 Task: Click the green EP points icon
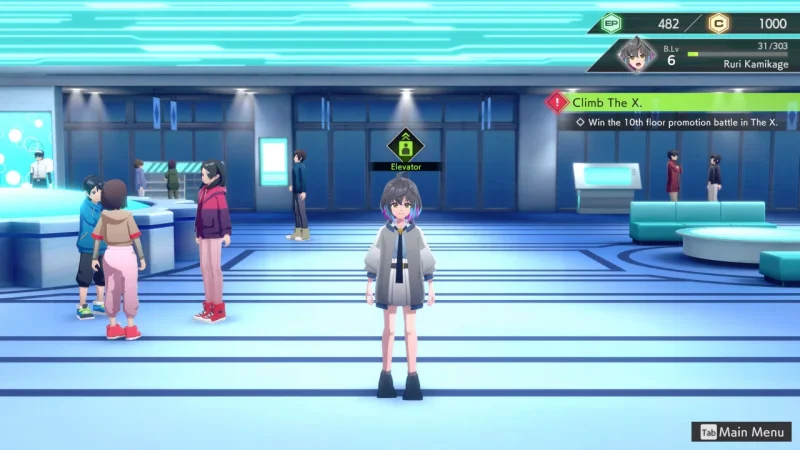611,23
